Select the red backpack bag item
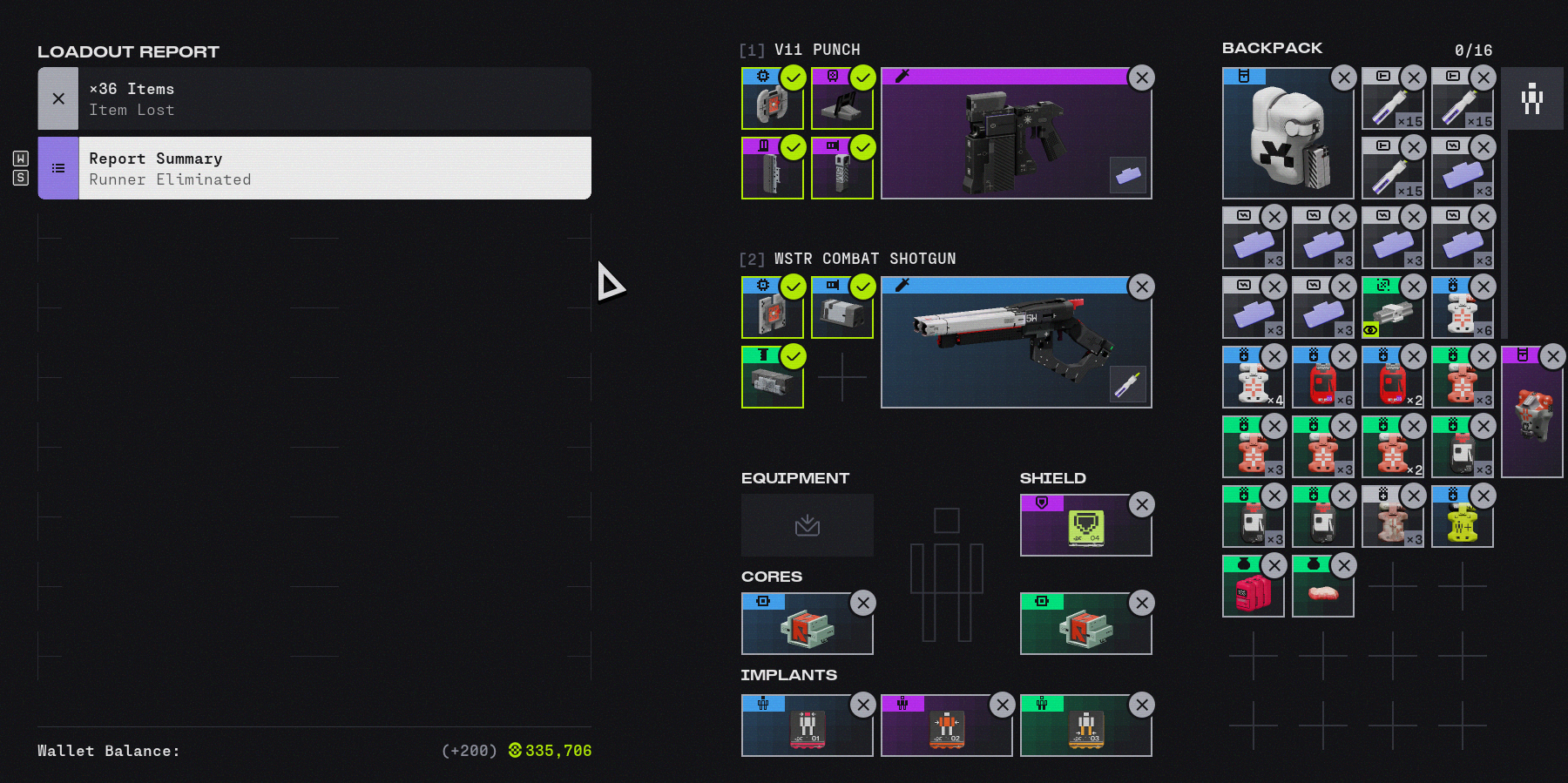This screenshot has width=1568, height=783. click(x=1253, y=587)
